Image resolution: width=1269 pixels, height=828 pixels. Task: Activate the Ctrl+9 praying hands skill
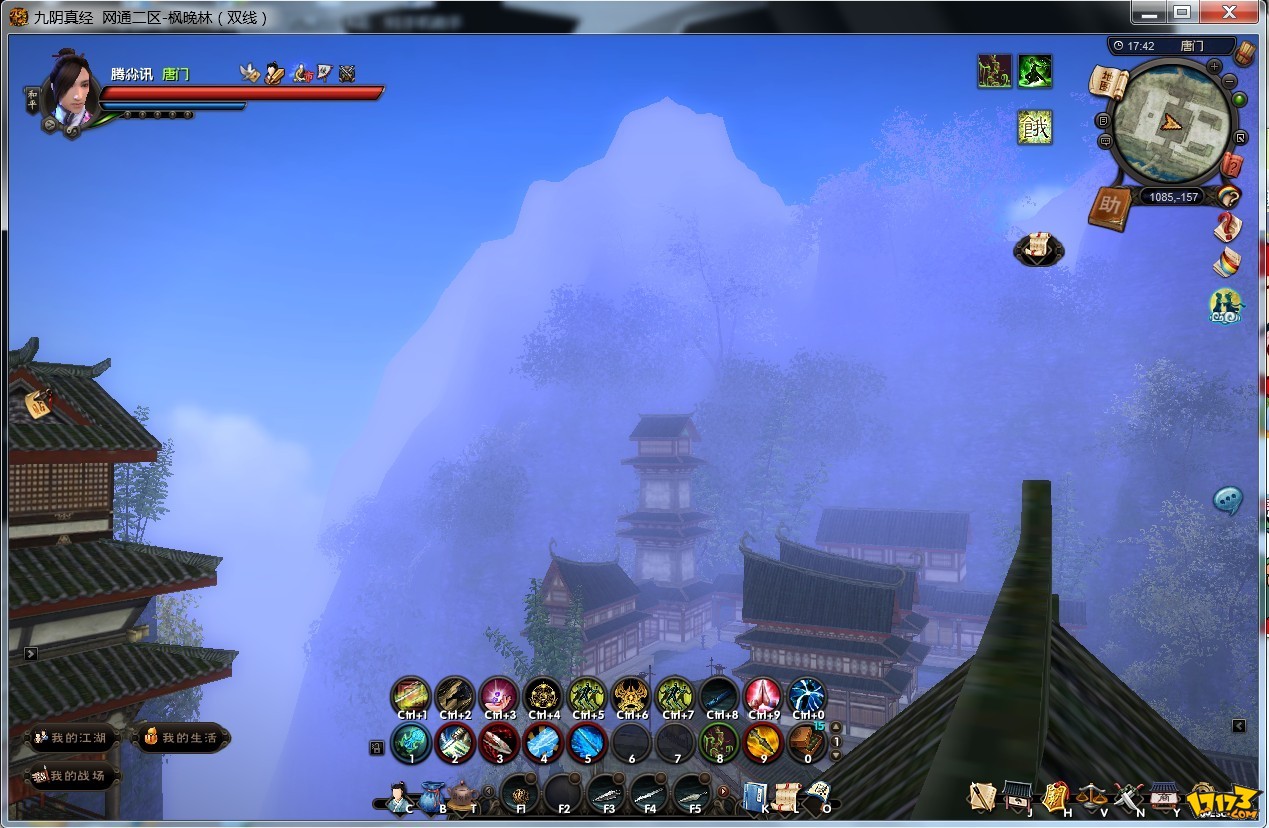coord(763,695)
